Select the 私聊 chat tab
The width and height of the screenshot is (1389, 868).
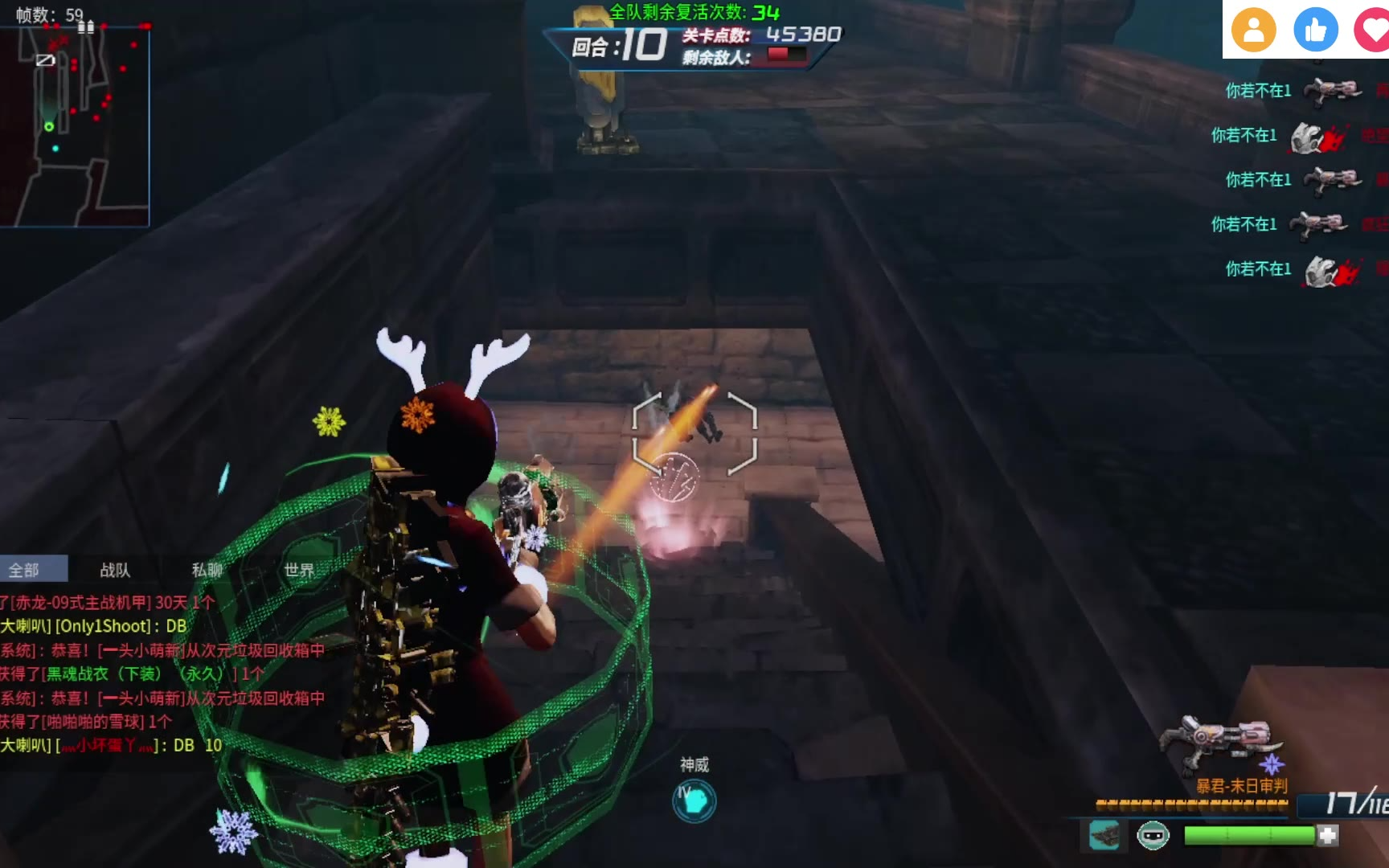click(207, 570)
